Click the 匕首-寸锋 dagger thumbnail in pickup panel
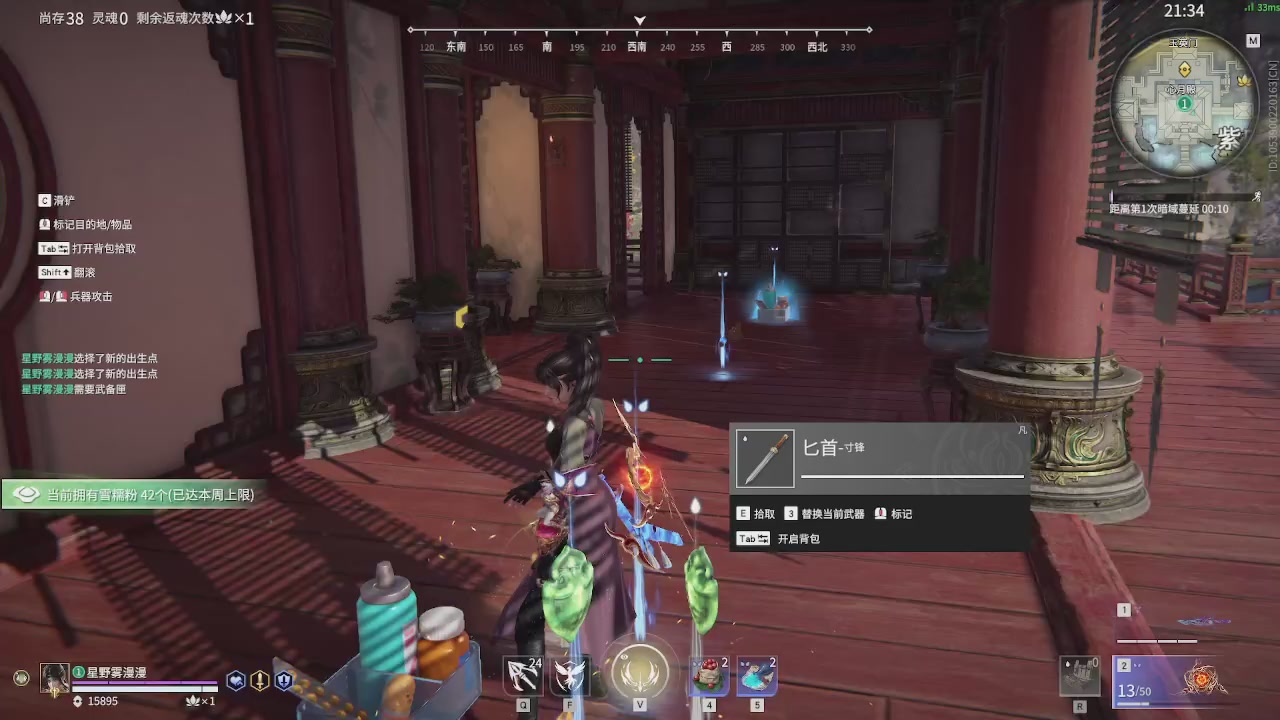 tap(764, 457)
